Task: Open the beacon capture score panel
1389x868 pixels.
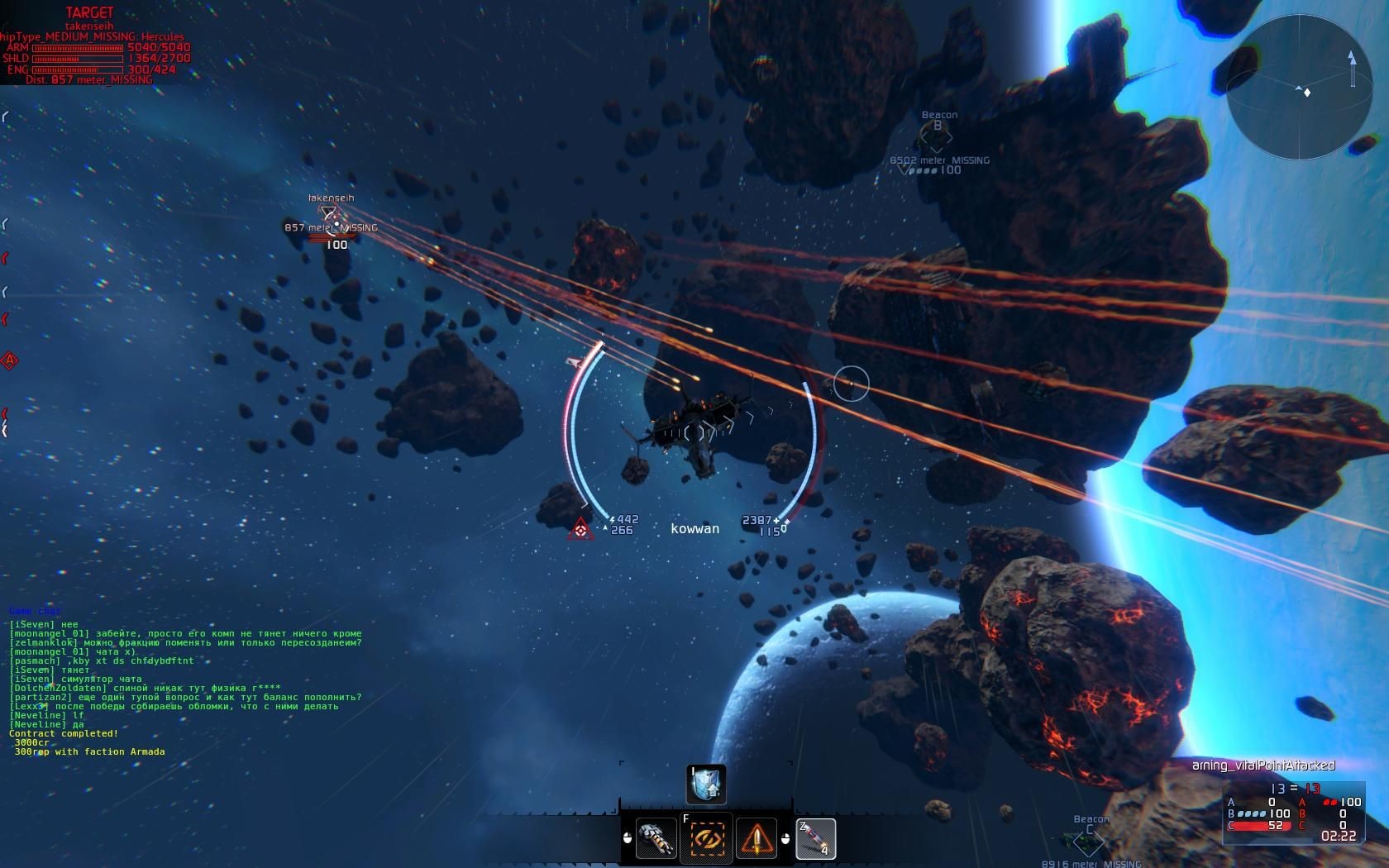Action: (1294, 813)
